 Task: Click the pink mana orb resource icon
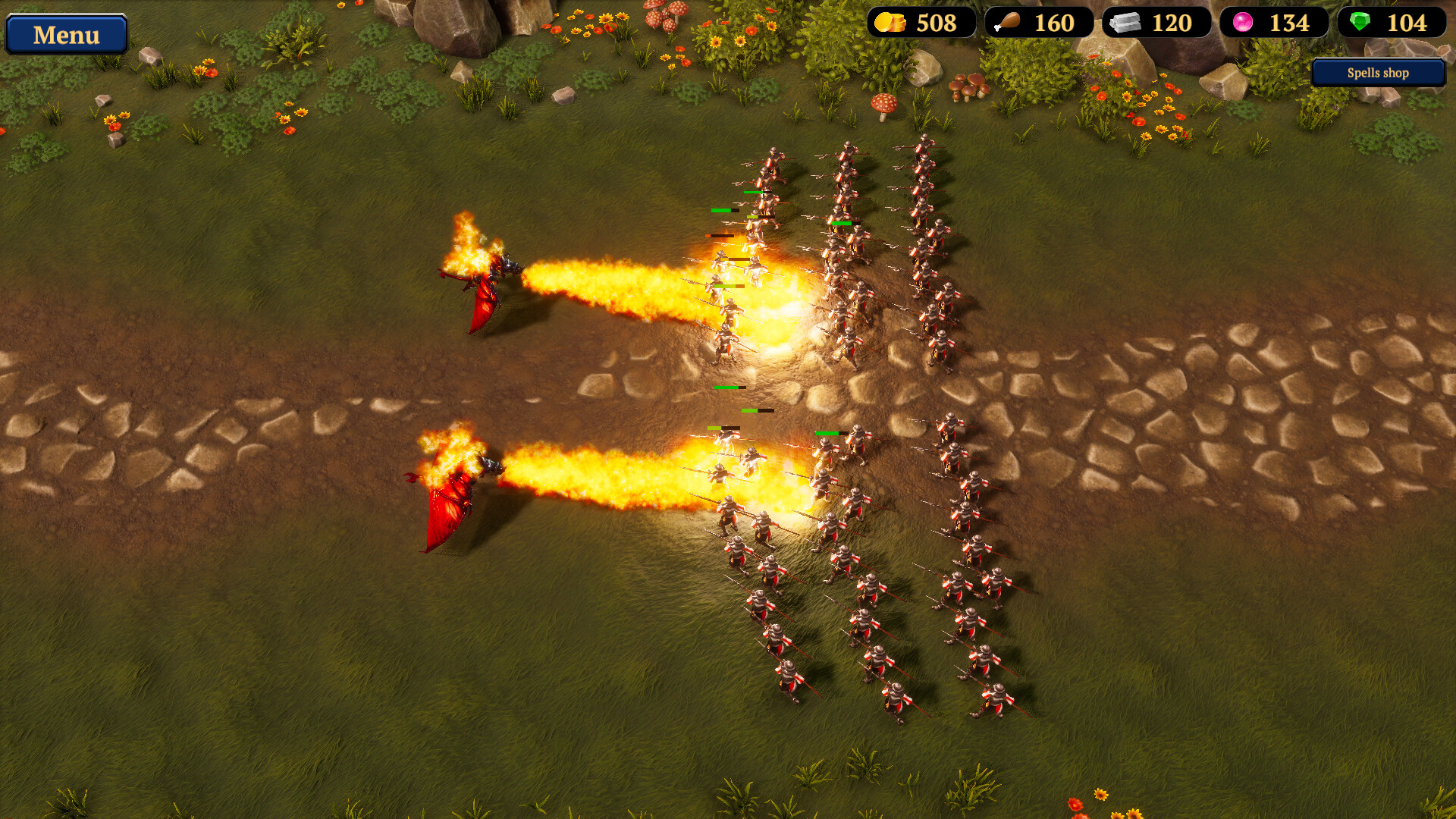tap(1244, 23)
